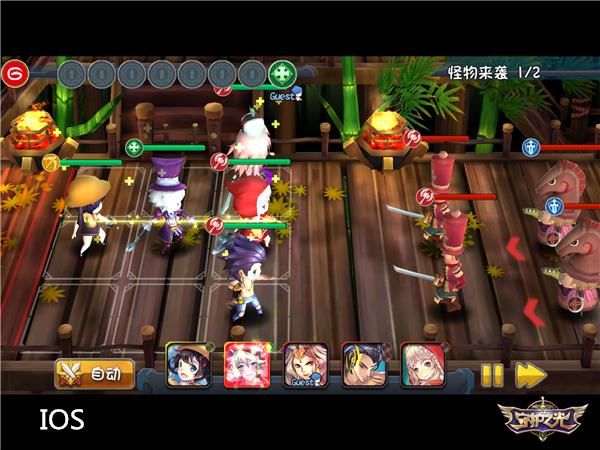Image resolution: width=600 pixels, height=450 pixels.
Task: Select the dark-haired masked hero portrait
Action: point(362,364)
